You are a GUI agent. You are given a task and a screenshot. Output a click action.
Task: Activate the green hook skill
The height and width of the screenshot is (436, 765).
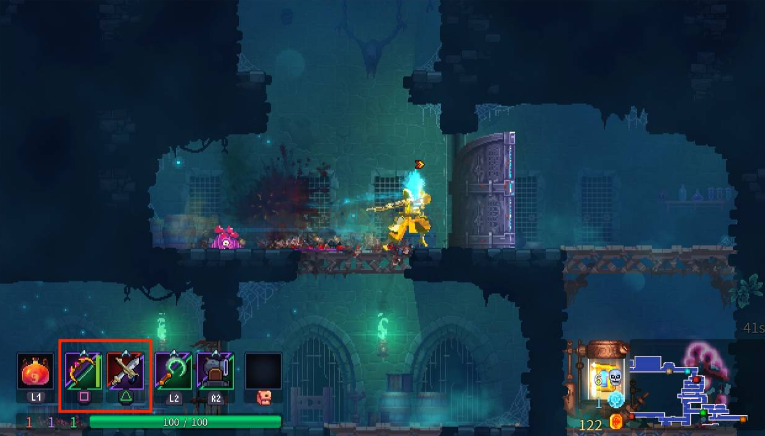[173, 371]
